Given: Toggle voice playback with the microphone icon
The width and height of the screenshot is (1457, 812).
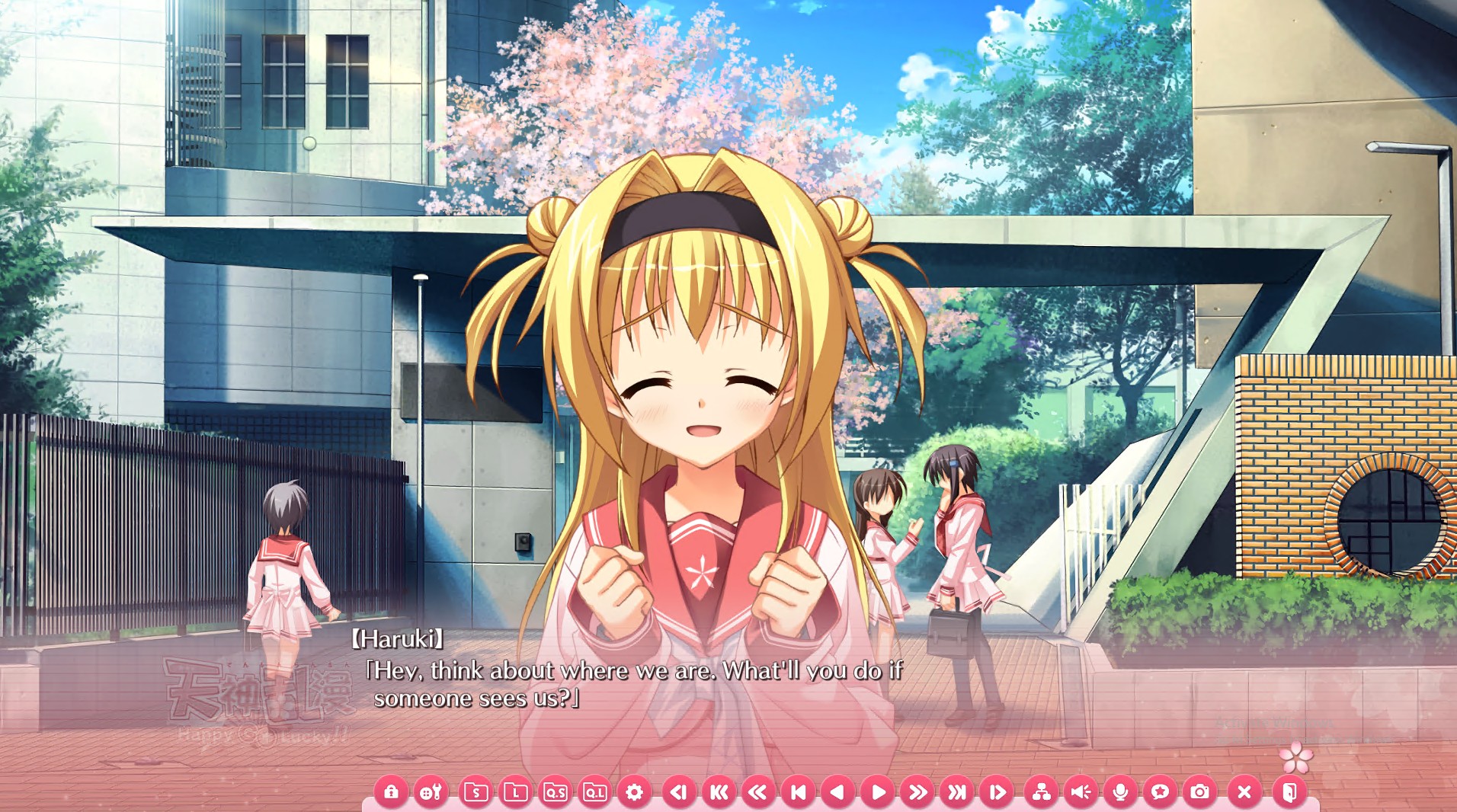Looking at the screenshot, I should tap(1119, 792).
